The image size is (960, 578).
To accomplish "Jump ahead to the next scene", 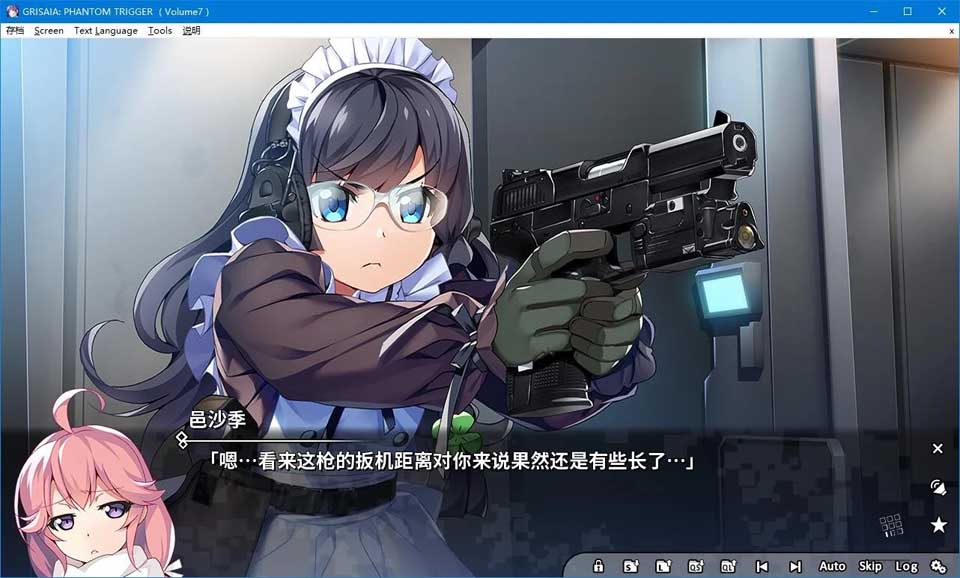I will [x=795, y=566].
